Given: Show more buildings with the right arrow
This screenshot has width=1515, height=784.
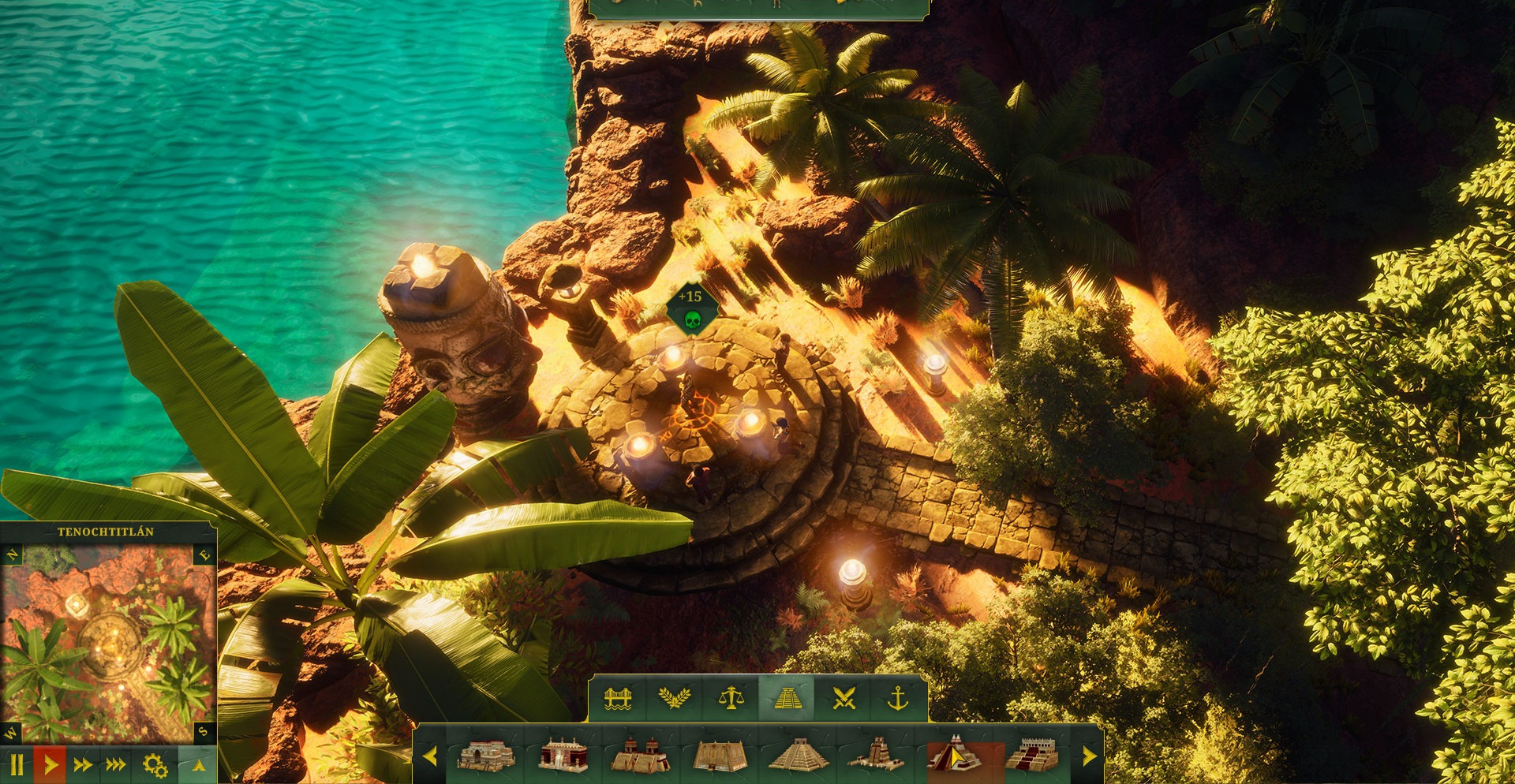Looking at the screenshot, I should [x=1090, y=756].
